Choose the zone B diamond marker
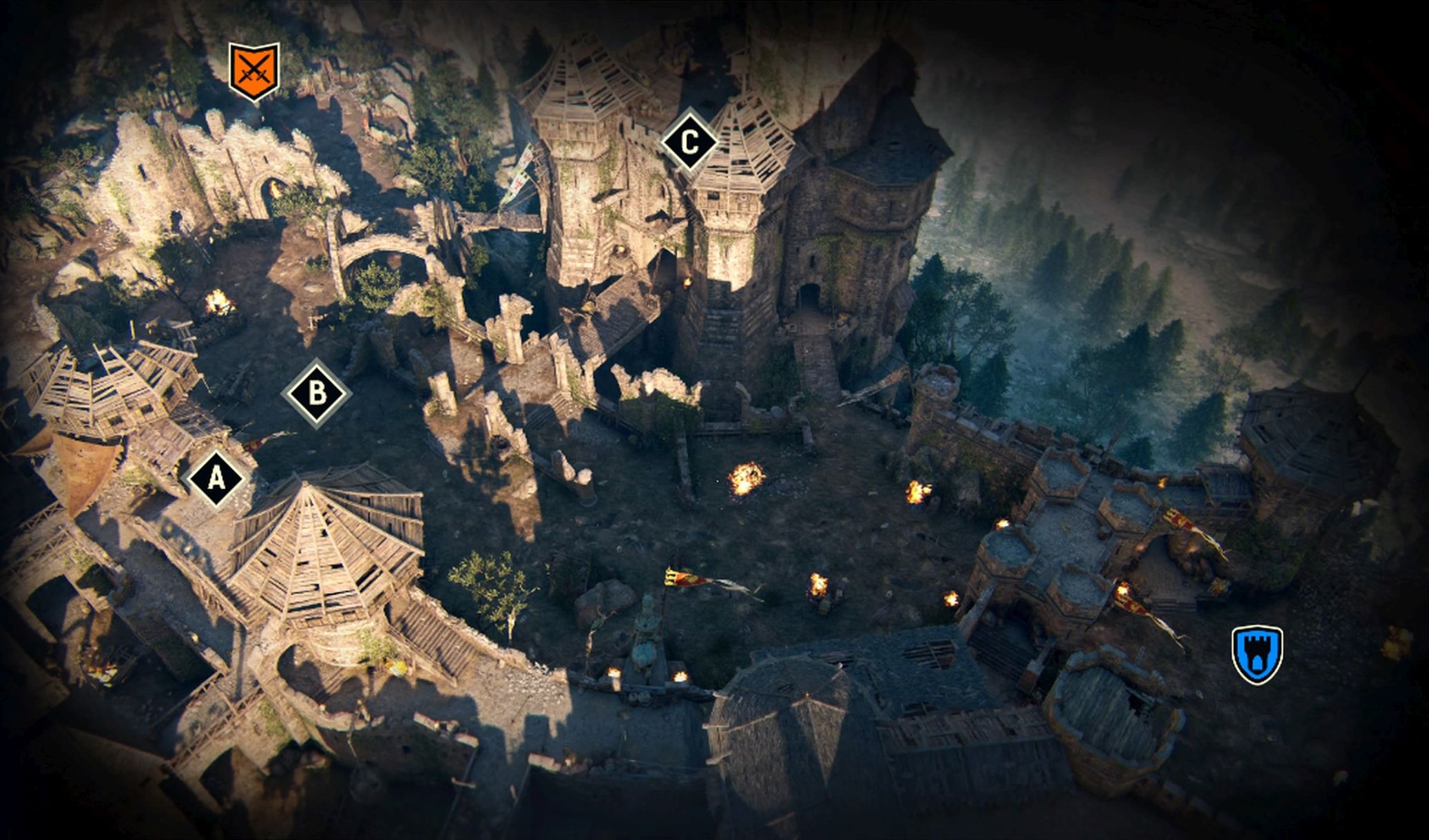Screen dimensions: 1429x840 coord(317,394)
